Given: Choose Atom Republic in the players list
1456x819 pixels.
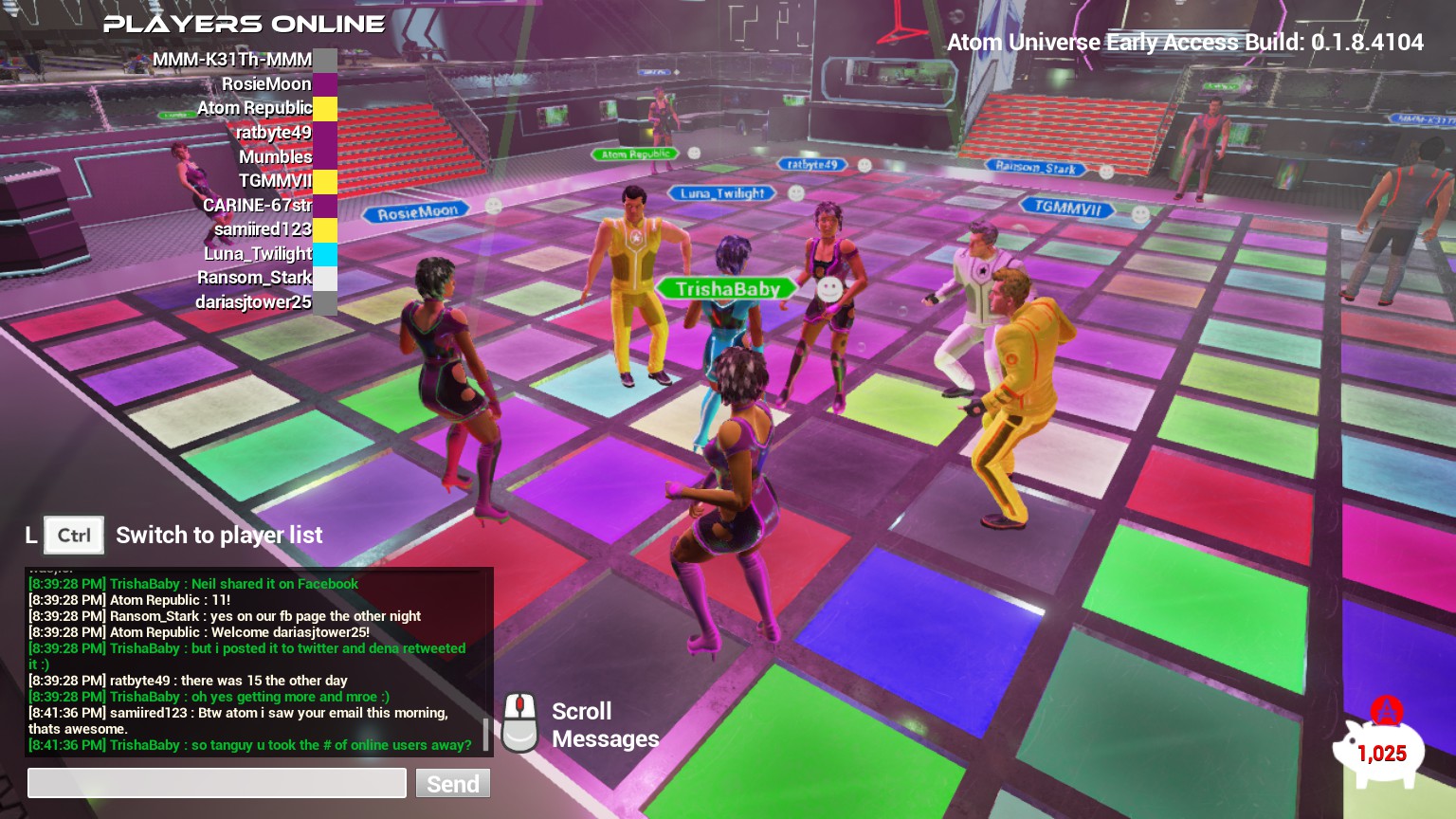Looking at the screenshot, I should coord(254,108).
